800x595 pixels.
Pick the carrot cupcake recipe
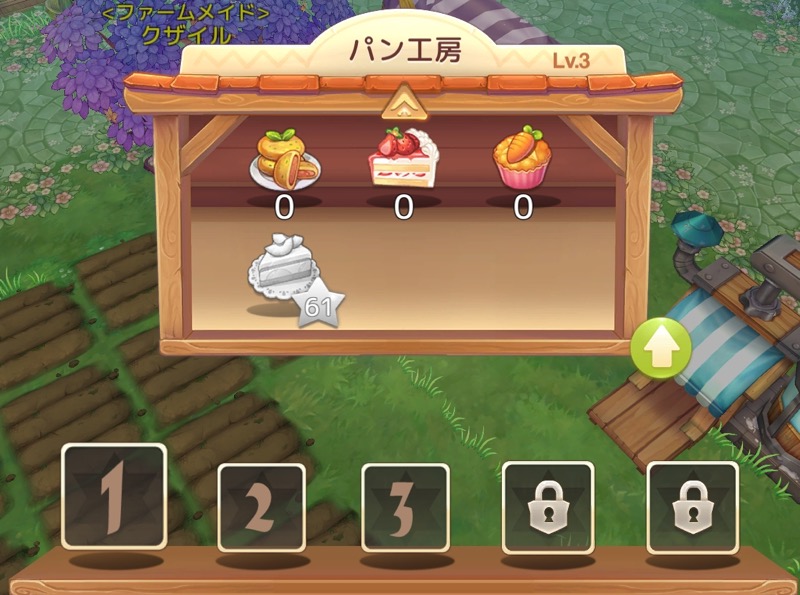click(x=521, y=160)
